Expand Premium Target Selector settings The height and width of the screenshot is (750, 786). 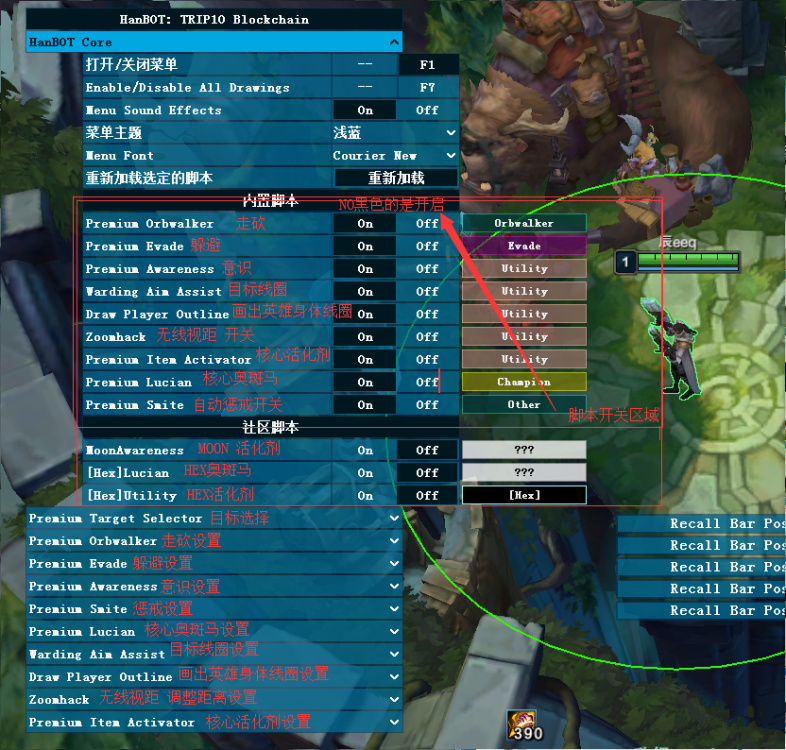pos(214,518)
